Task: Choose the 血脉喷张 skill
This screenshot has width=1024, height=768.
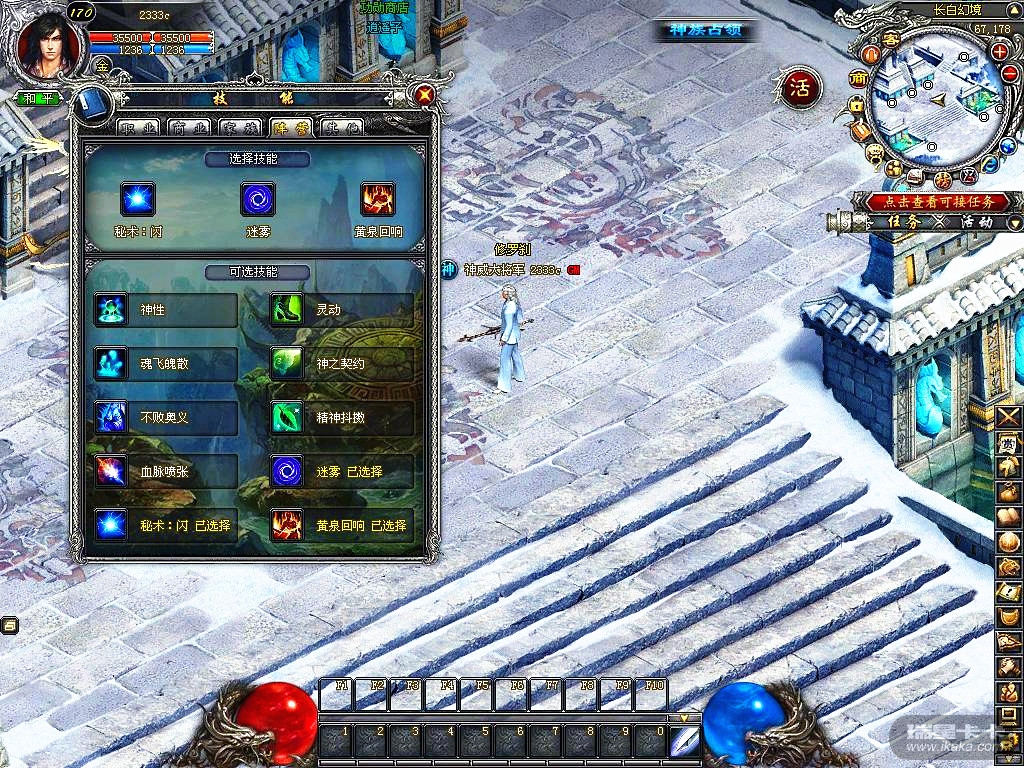Action: point(165,471)
